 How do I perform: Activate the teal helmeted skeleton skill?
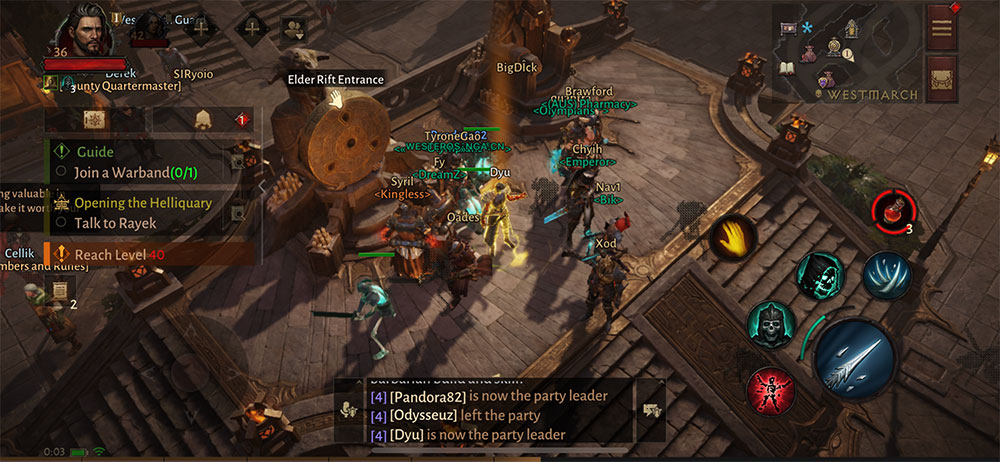click(771, 325)
